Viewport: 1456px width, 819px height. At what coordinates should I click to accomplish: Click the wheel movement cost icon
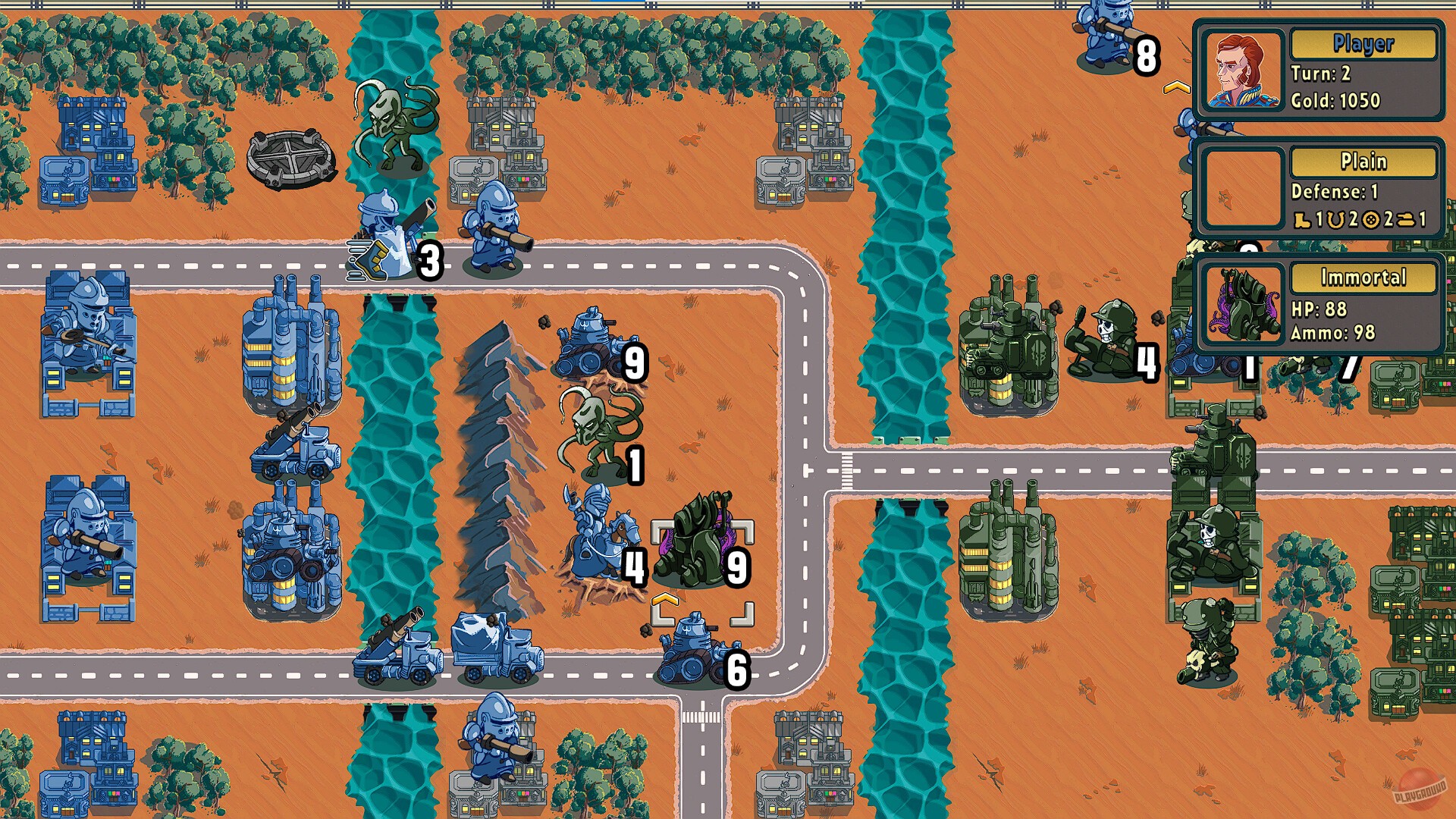click(x=1370, y=220)
